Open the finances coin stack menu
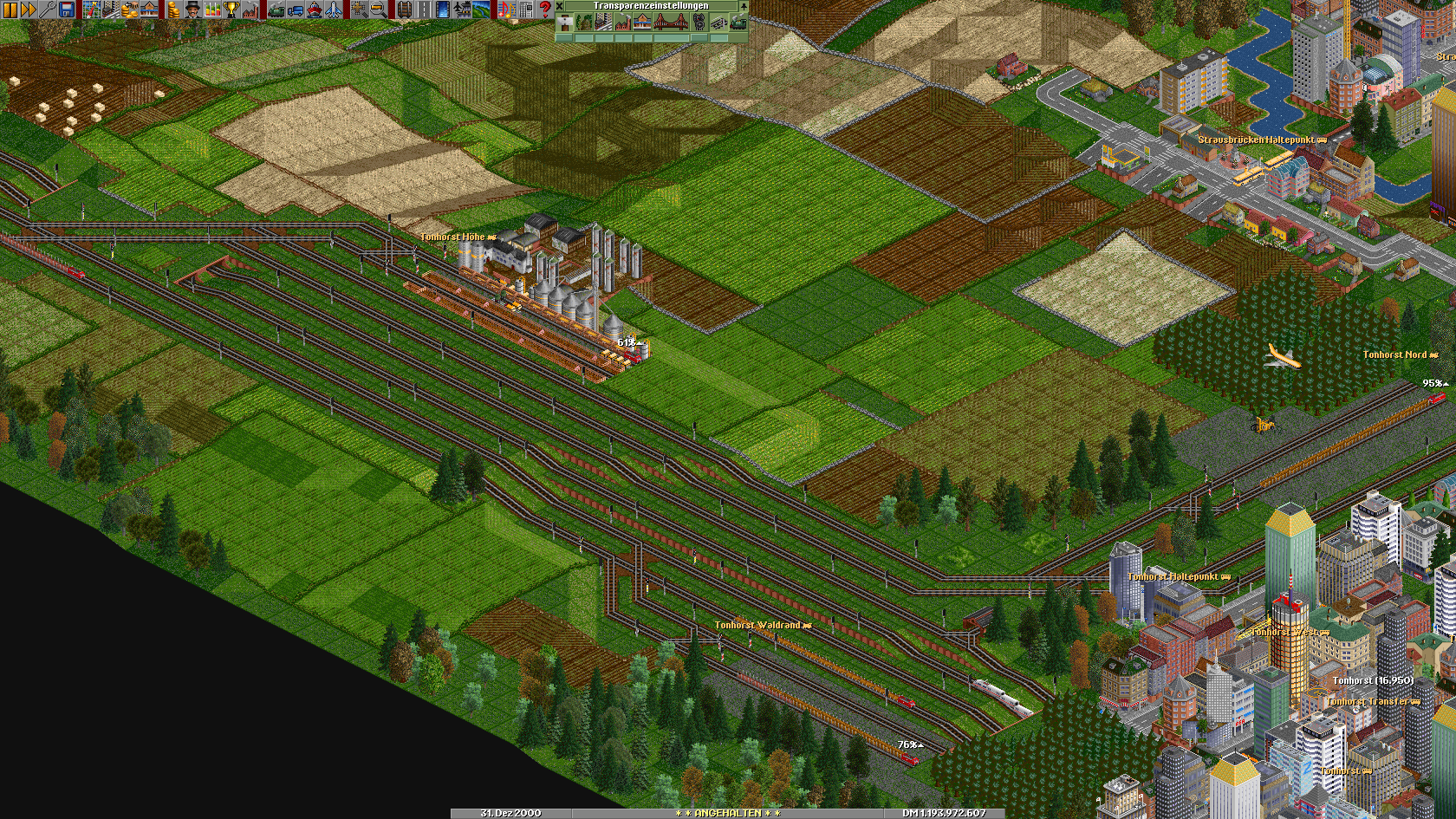1456x819 pixels. (173, 10)
